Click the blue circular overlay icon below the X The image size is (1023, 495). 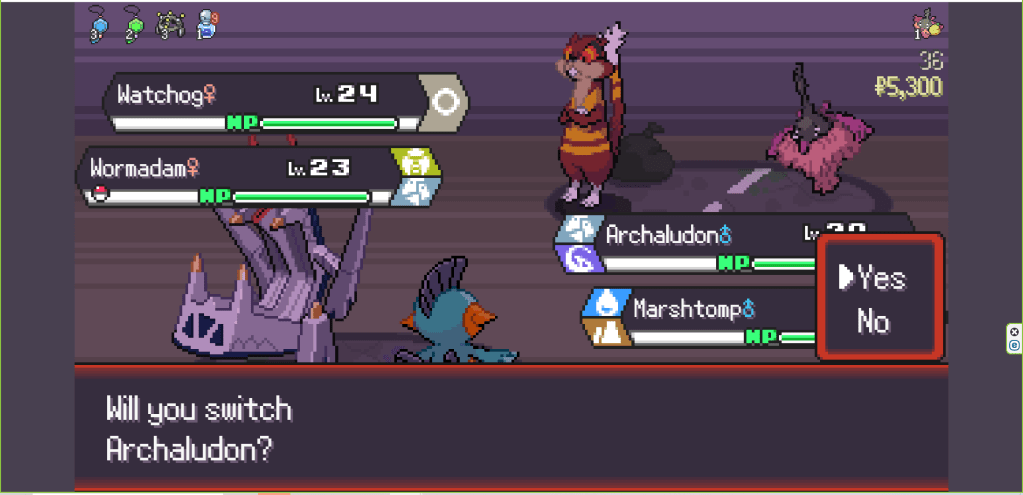pos(1014,345)
